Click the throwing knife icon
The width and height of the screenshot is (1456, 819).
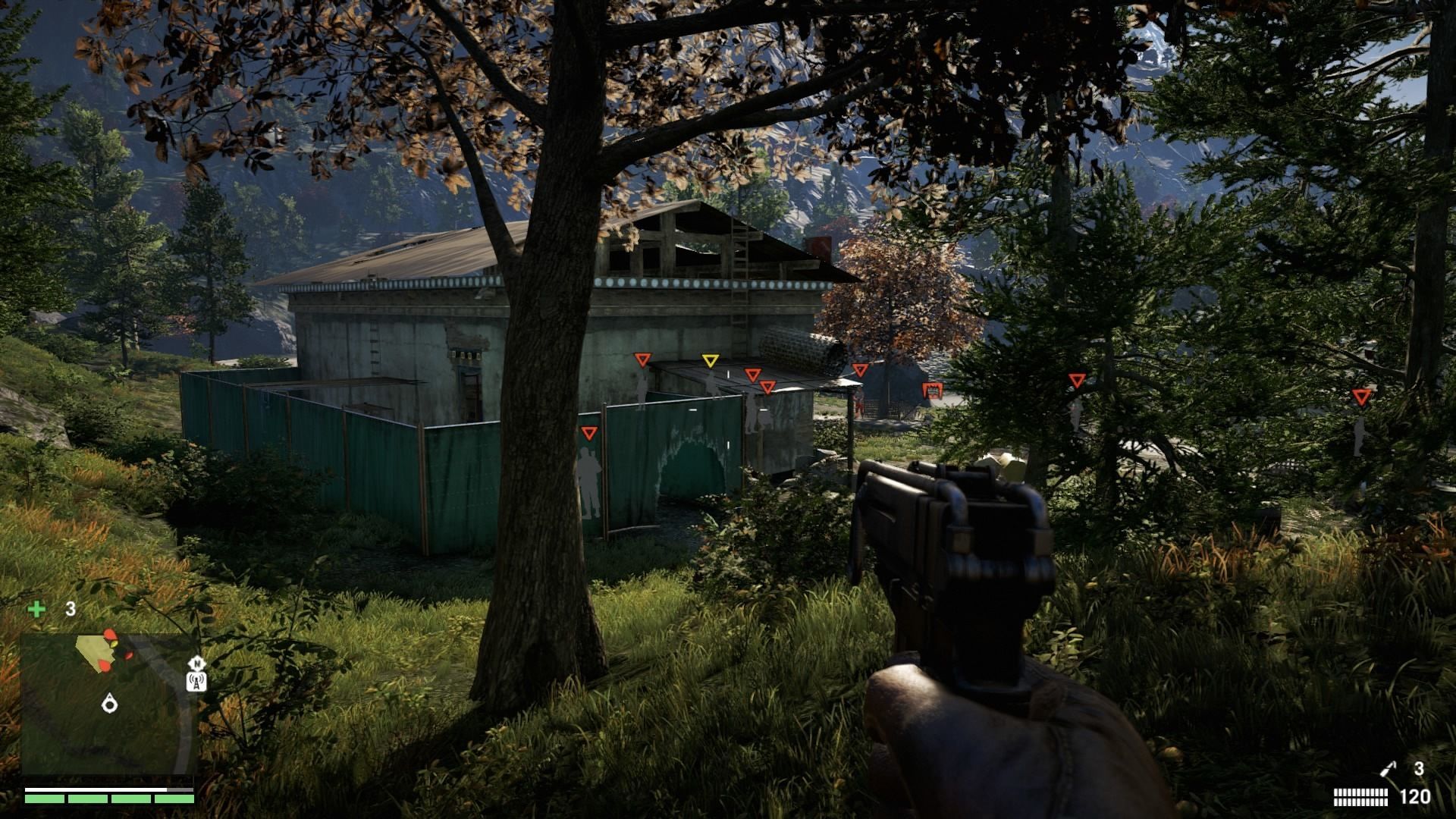(1388, 770)
